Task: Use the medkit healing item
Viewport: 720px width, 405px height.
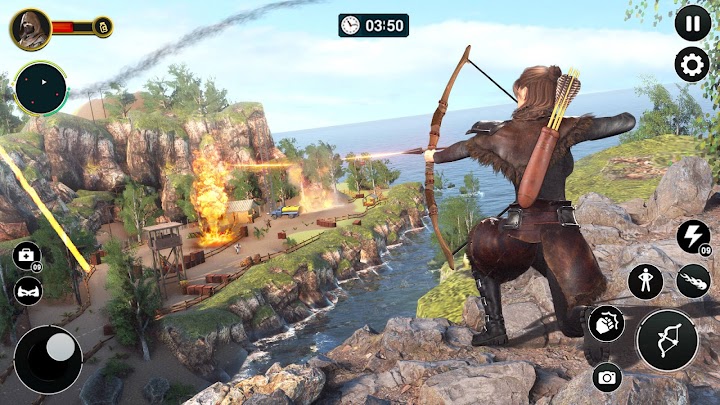Action: [26, 256]
